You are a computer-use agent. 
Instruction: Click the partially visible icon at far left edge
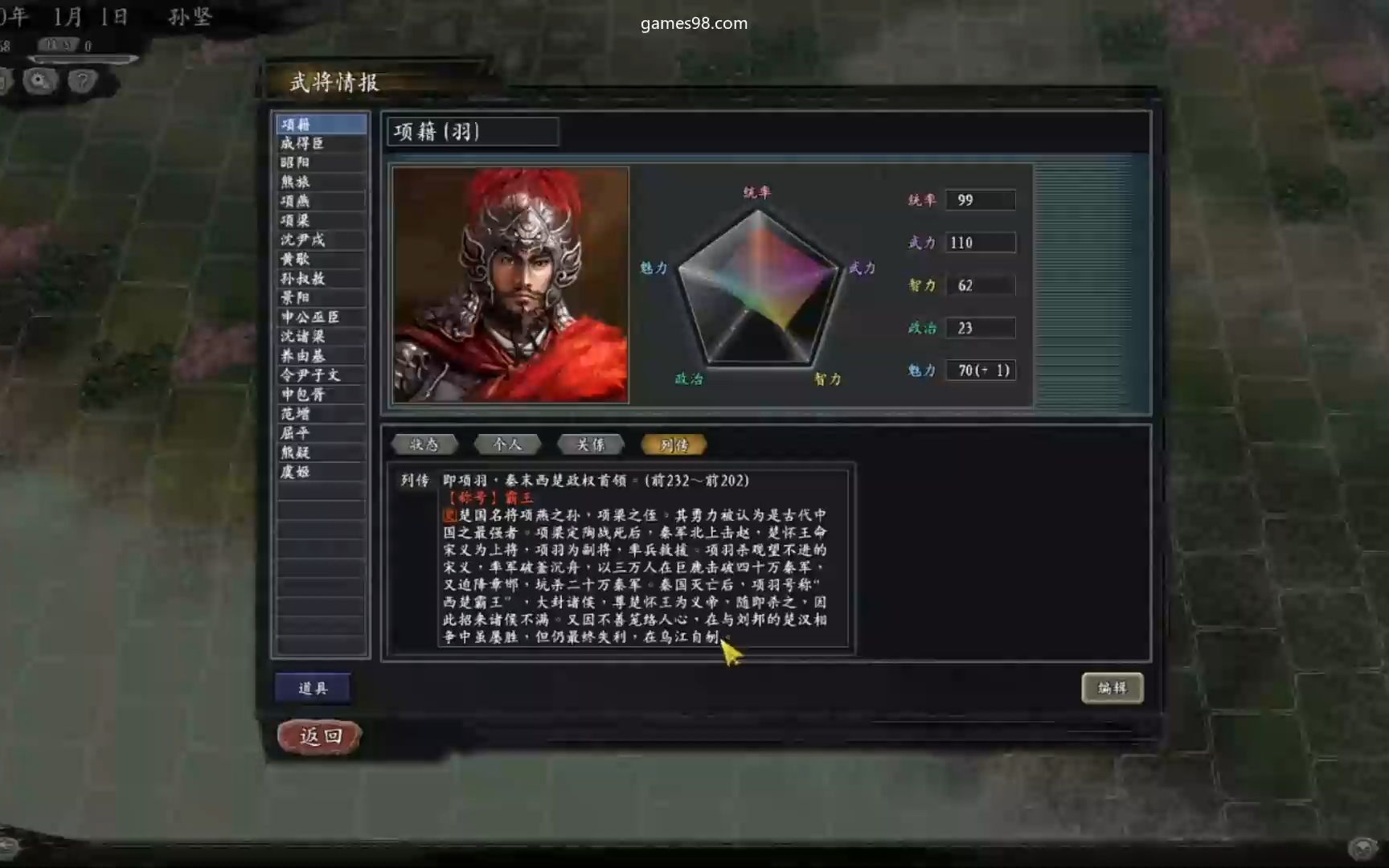(6, 81)
